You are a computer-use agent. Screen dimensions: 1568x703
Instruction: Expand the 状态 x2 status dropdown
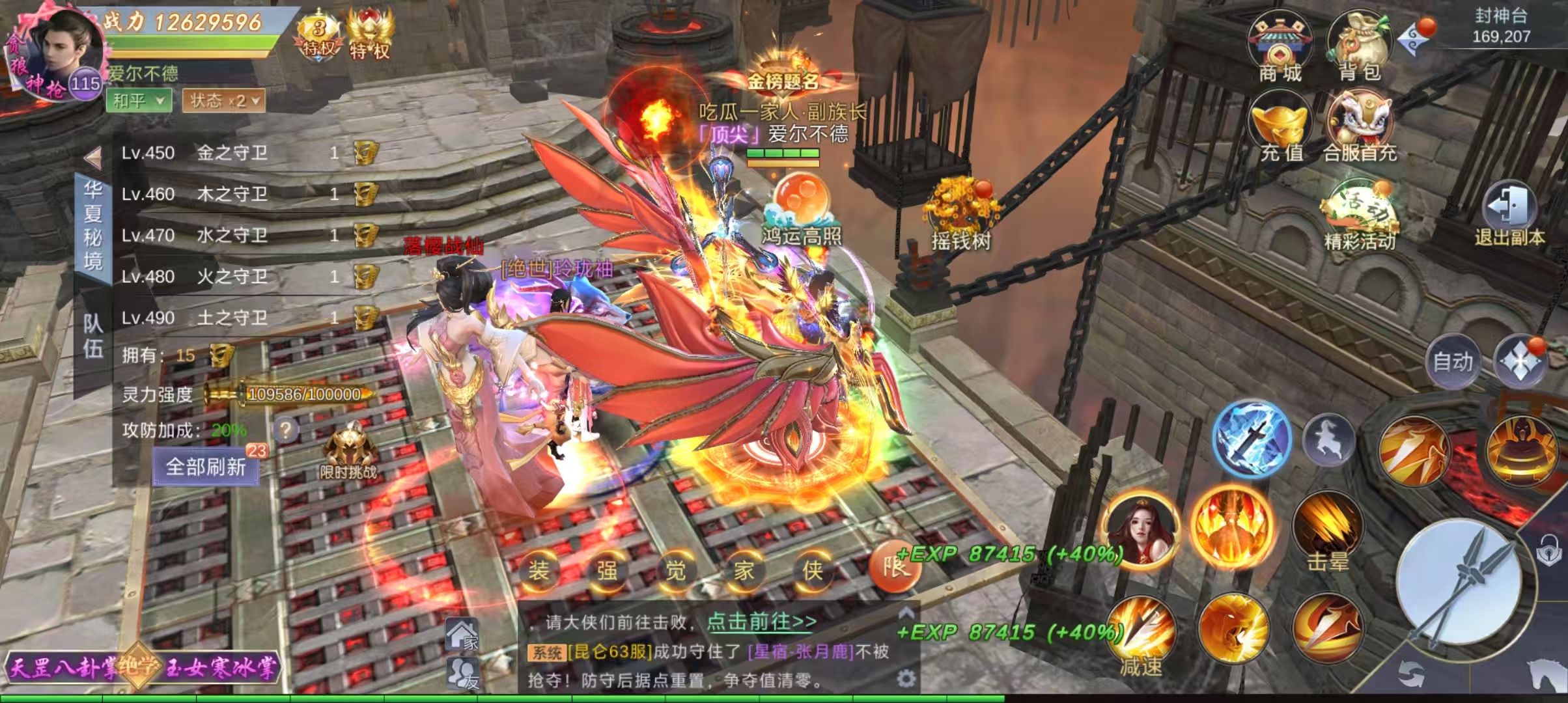(x=224, y=100)
